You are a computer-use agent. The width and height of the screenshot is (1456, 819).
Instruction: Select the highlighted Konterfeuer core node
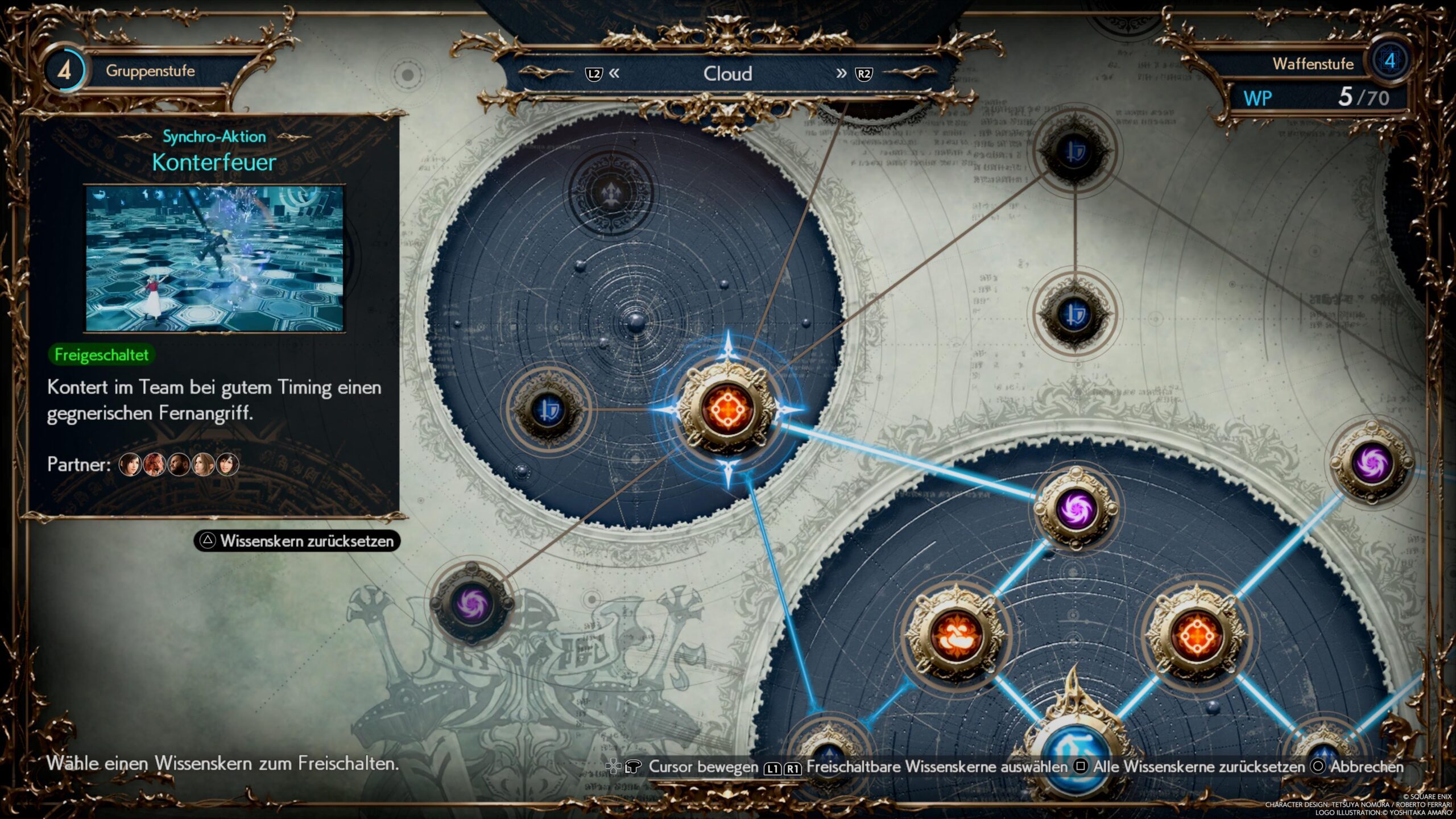click(727, 408)
